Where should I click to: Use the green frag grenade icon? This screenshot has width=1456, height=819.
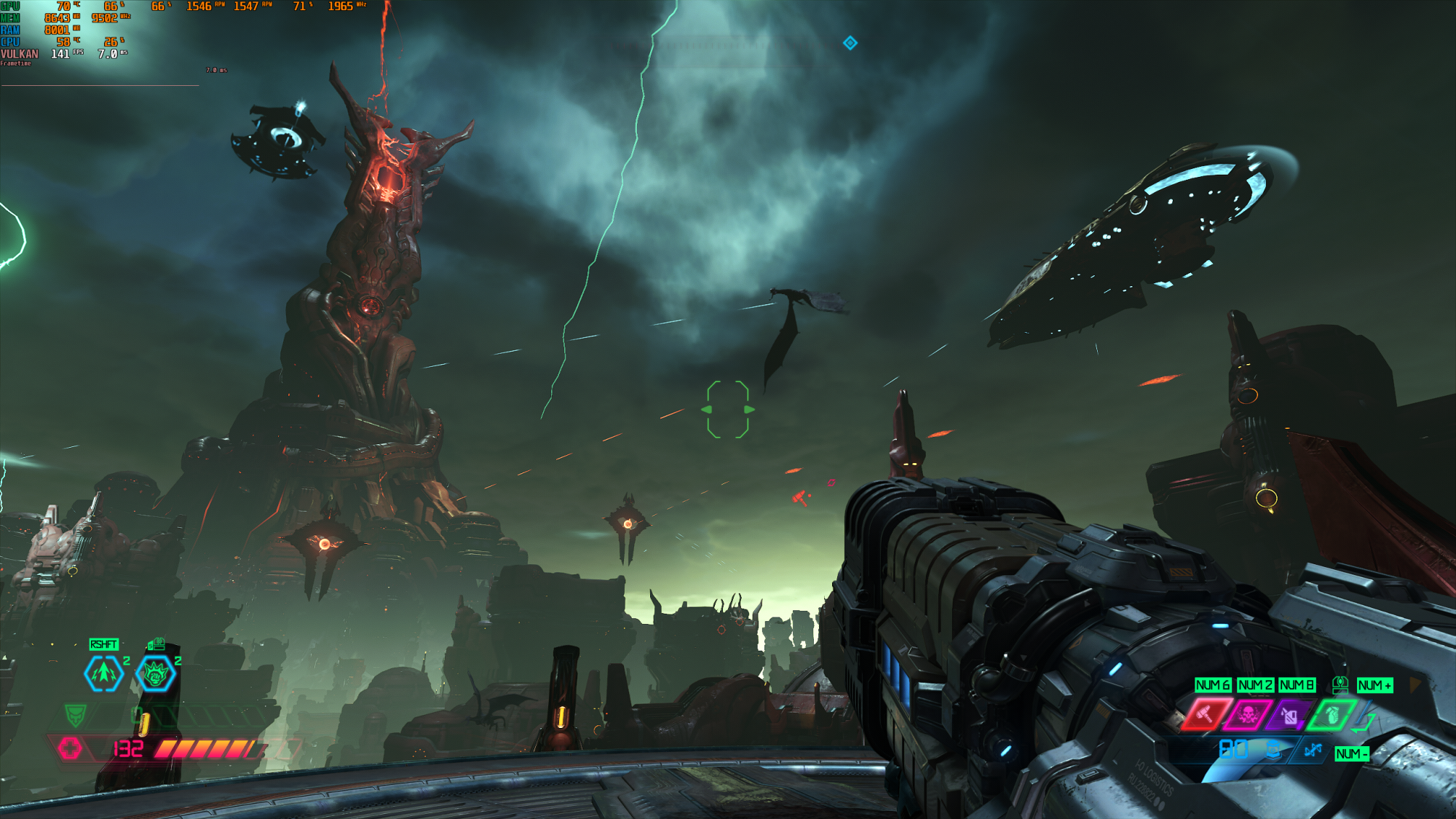(1332, 715)
